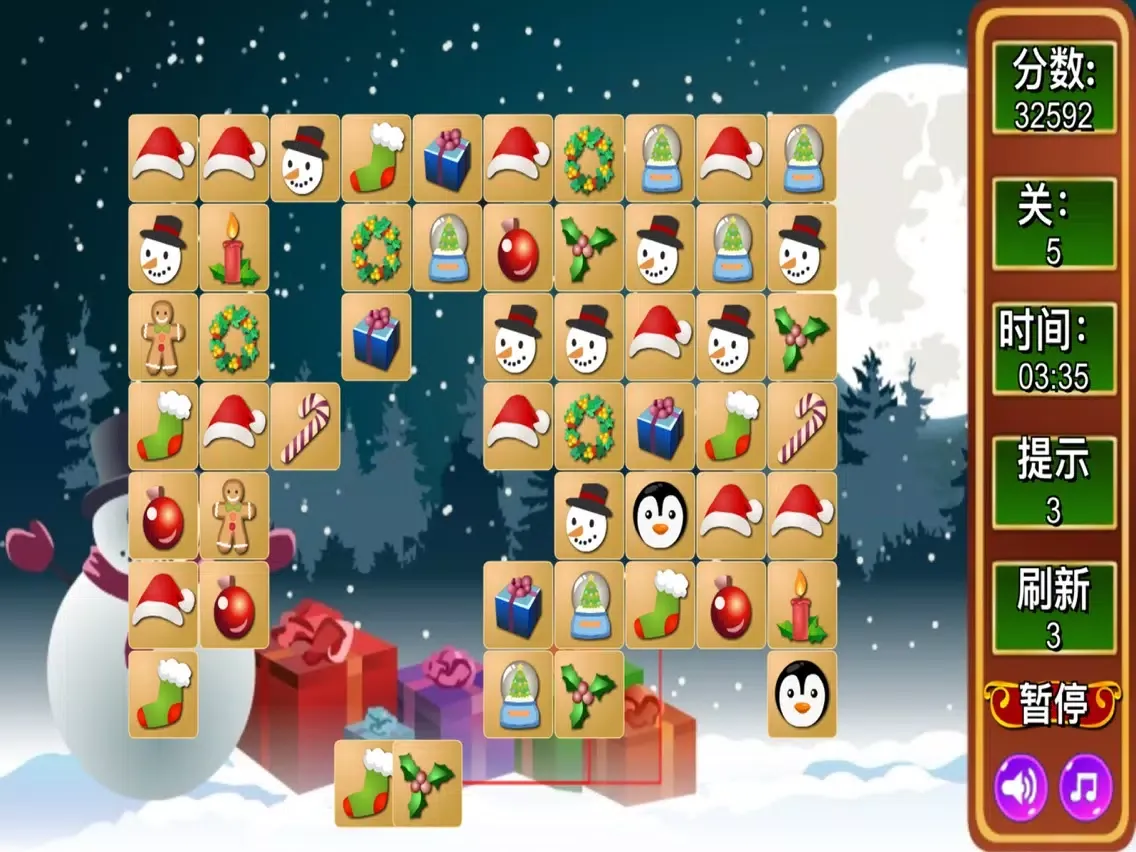Click the 刷新 shuffle button
The height and width of the screenshot is (852, 1136).
pyautogui.click(x=1053, y=608)
